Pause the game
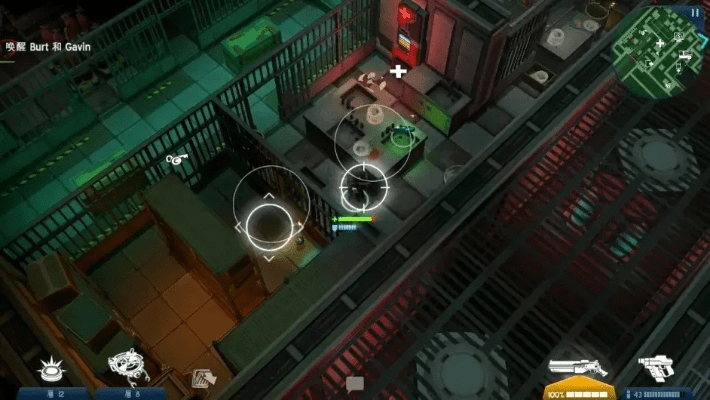The height and width of the screenshot is (400, 710). [695, 12]
